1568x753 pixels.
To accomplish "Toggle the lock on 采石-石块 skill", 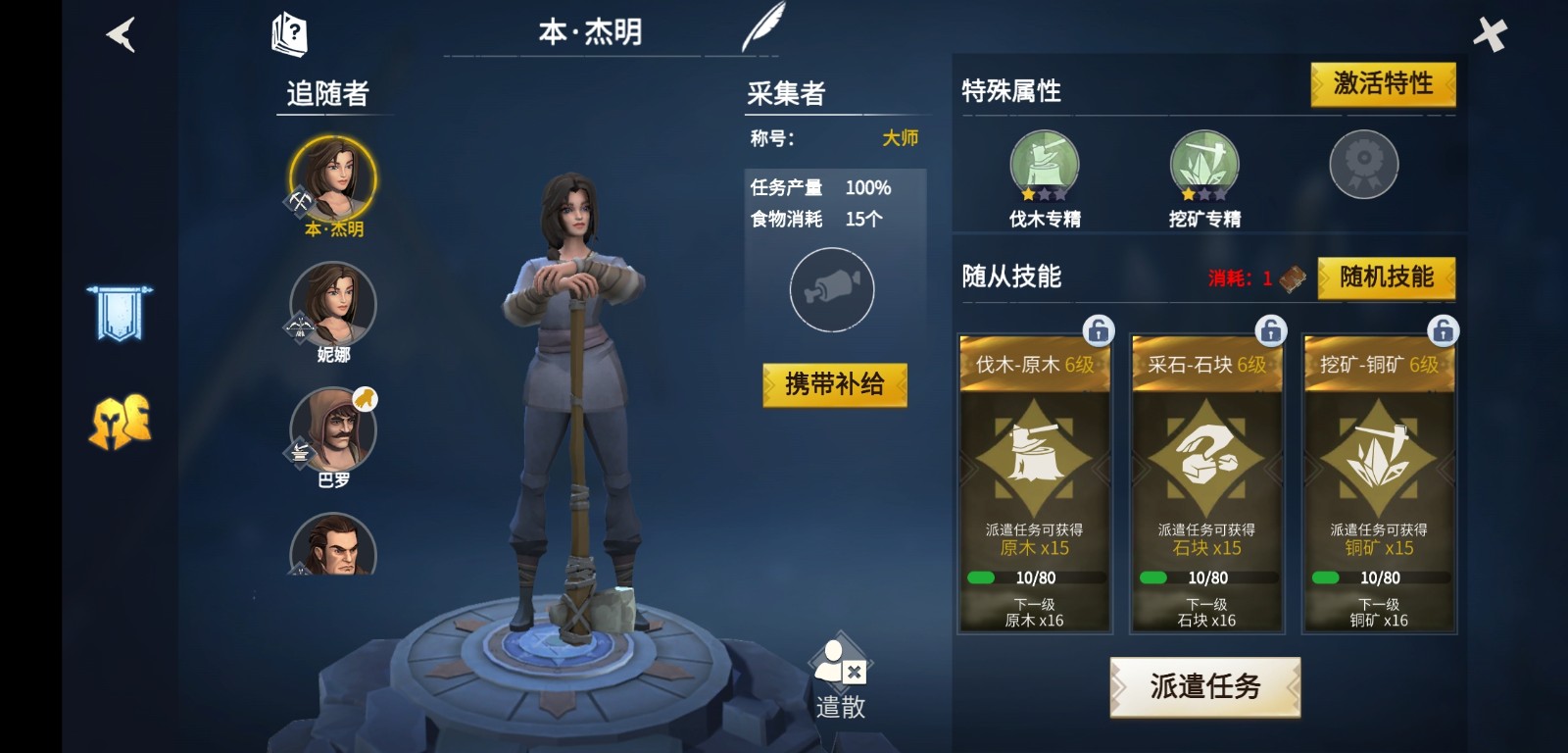I will tap(1270, 330).
